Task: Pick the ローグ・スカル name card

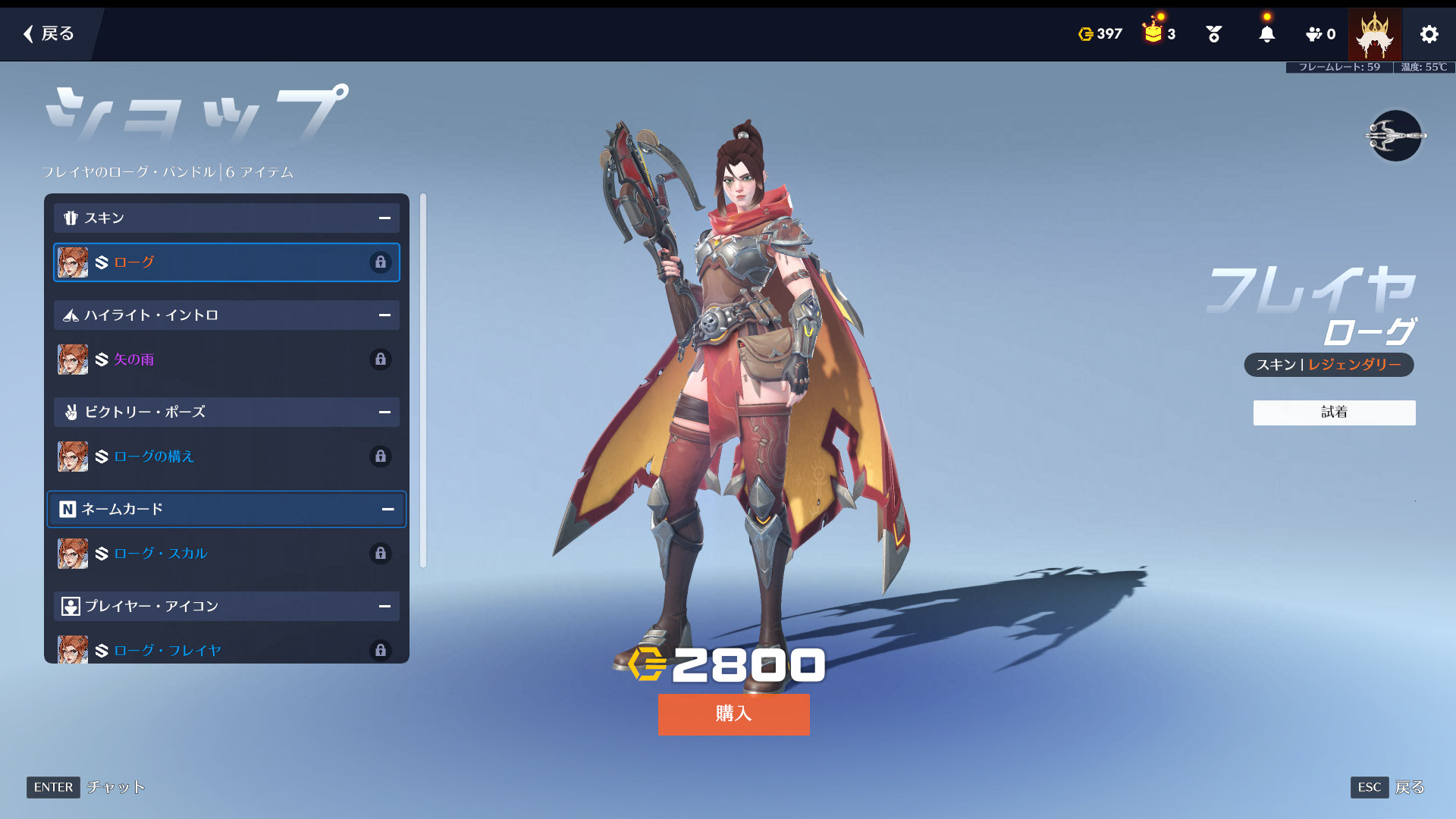Action: click(226, 554)
